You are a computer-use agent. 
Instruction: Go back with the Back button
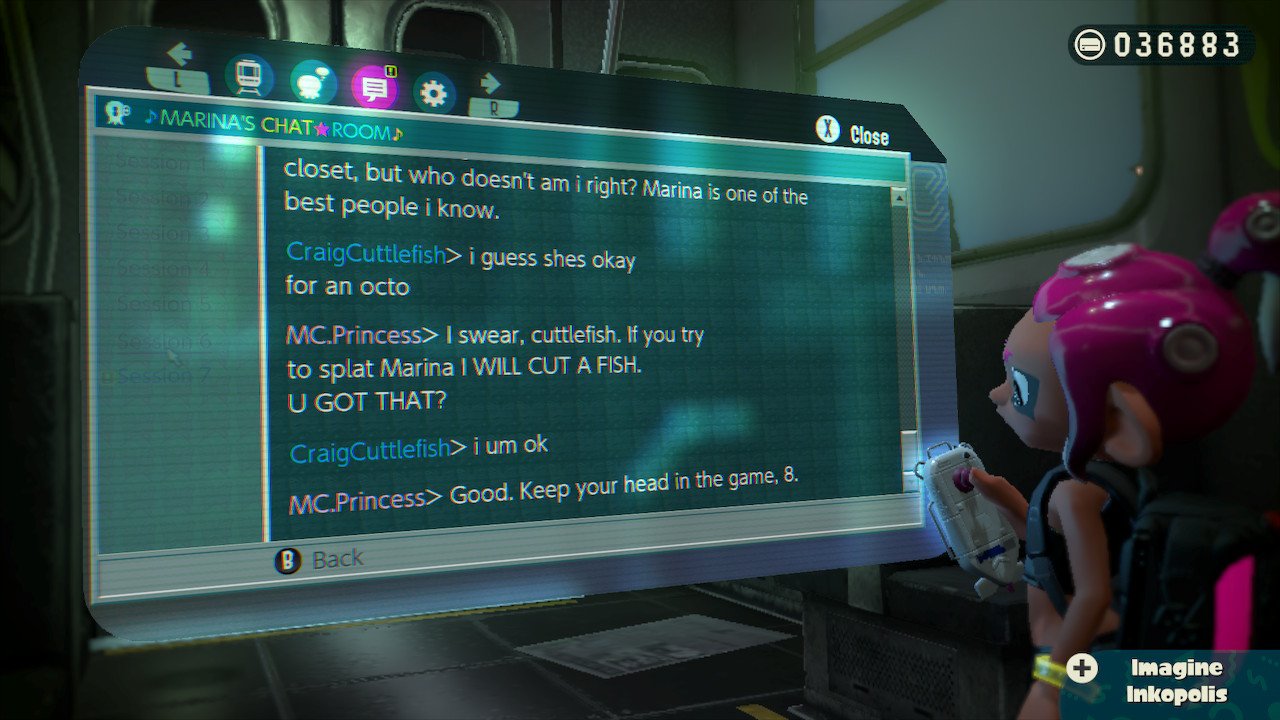pyautogui.click(x=320, y=560)
